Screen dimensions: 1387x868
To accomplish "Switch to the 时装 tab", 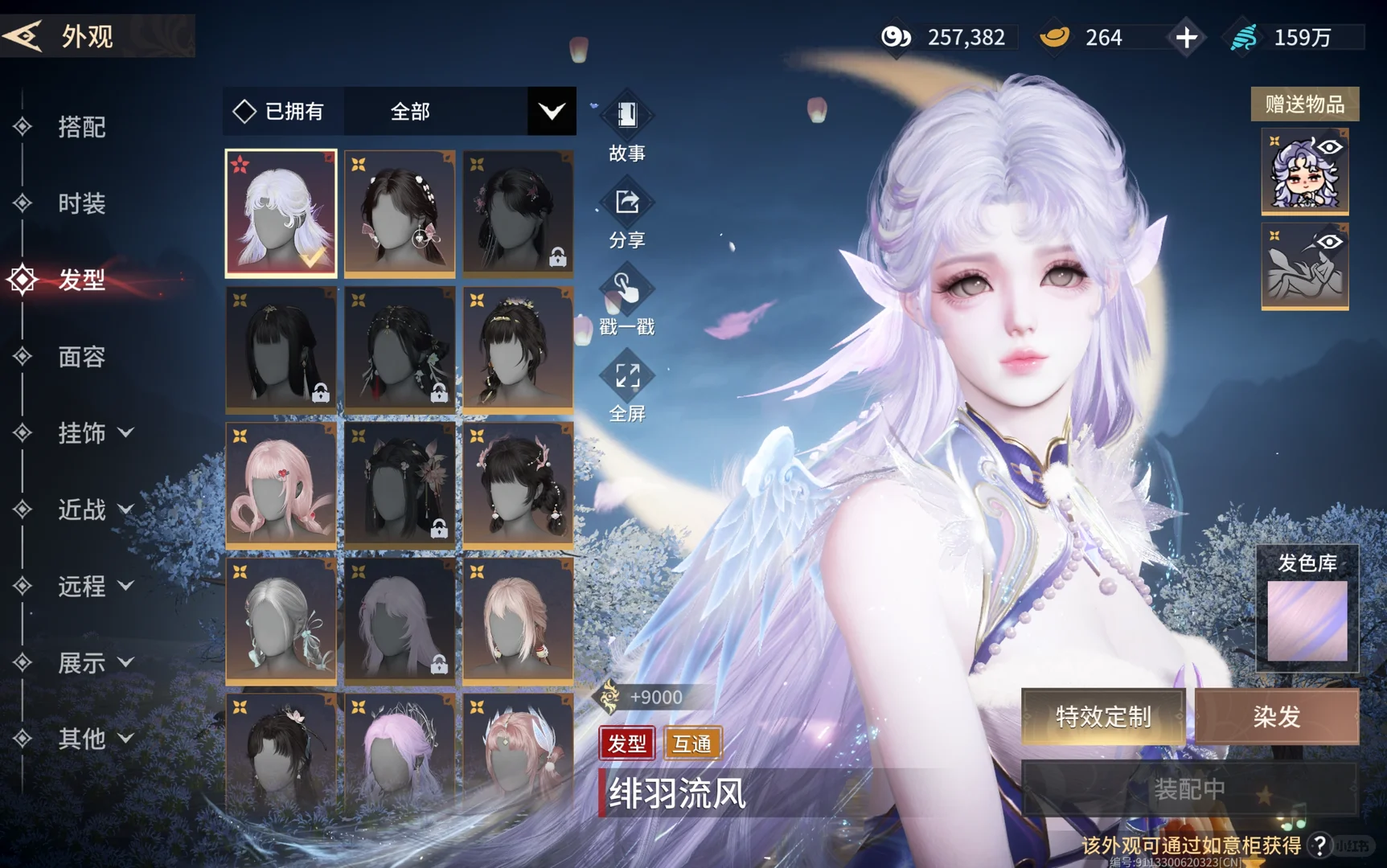I will point(81,203).
